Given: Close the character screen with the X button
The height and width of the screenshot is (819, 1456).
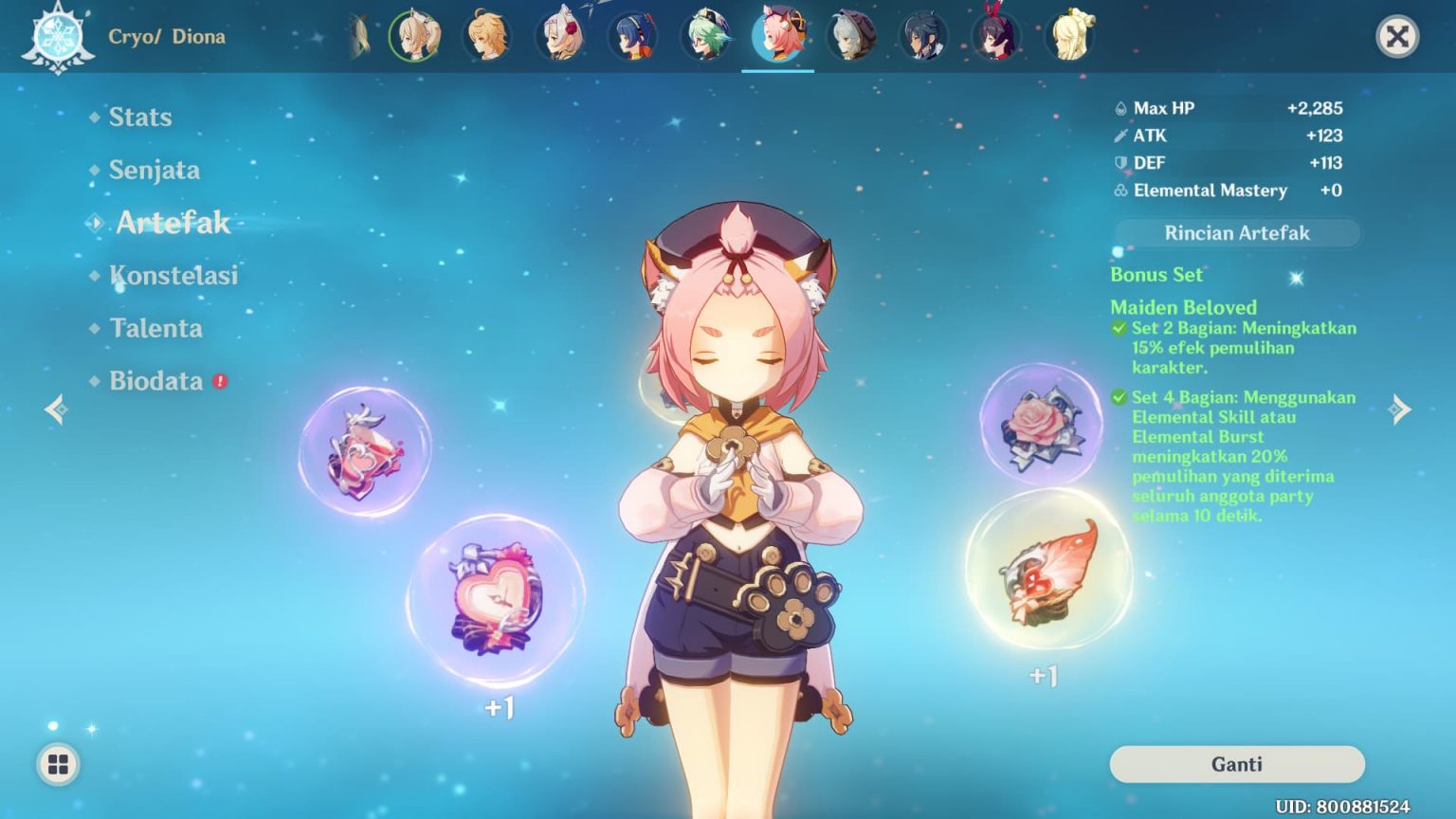Looking at the screenshot, I should (x=1396, y=37).
